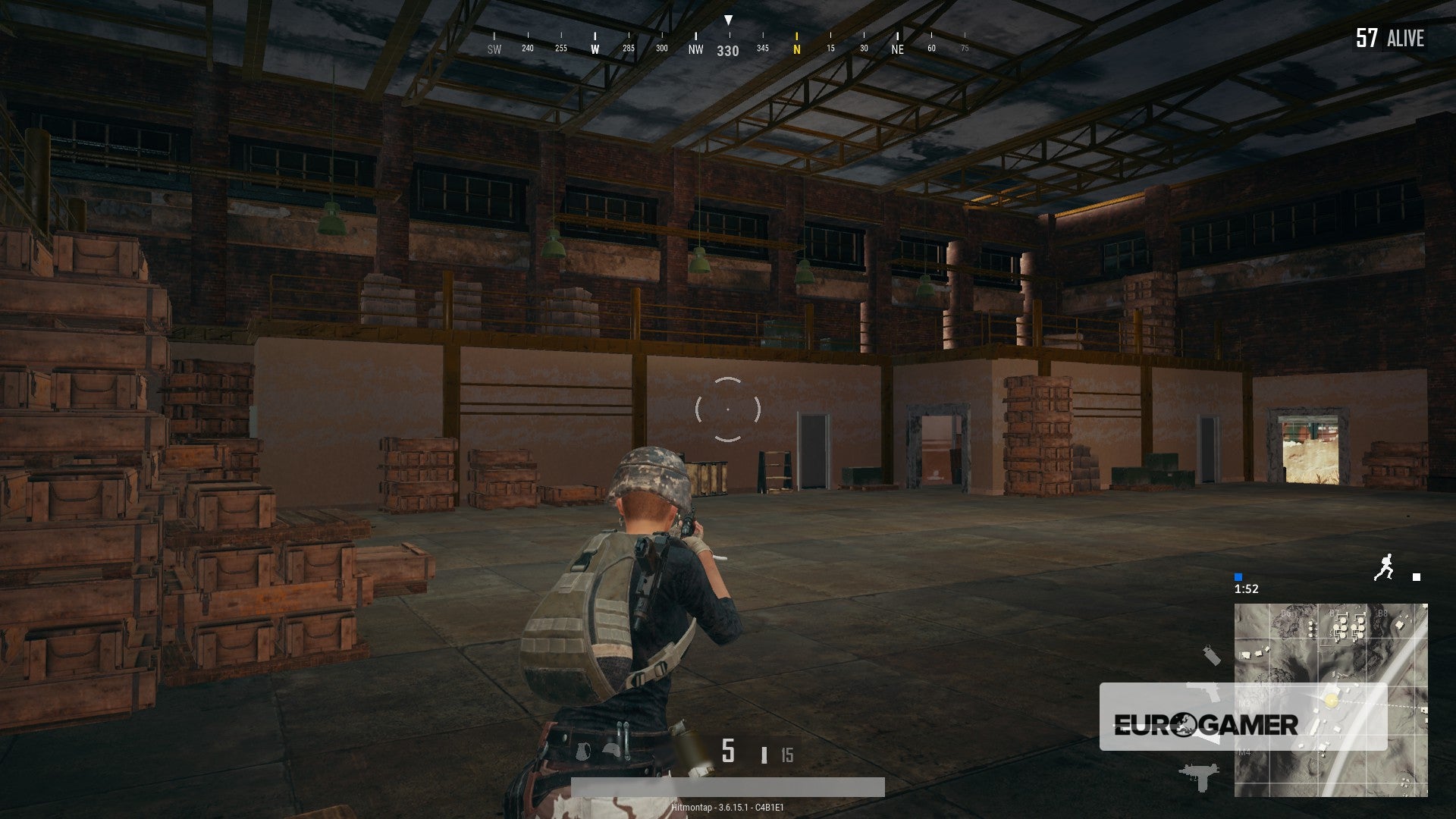Click the player marker on the minimap
Screen dimensions: 1456x819
(1332, 701)
